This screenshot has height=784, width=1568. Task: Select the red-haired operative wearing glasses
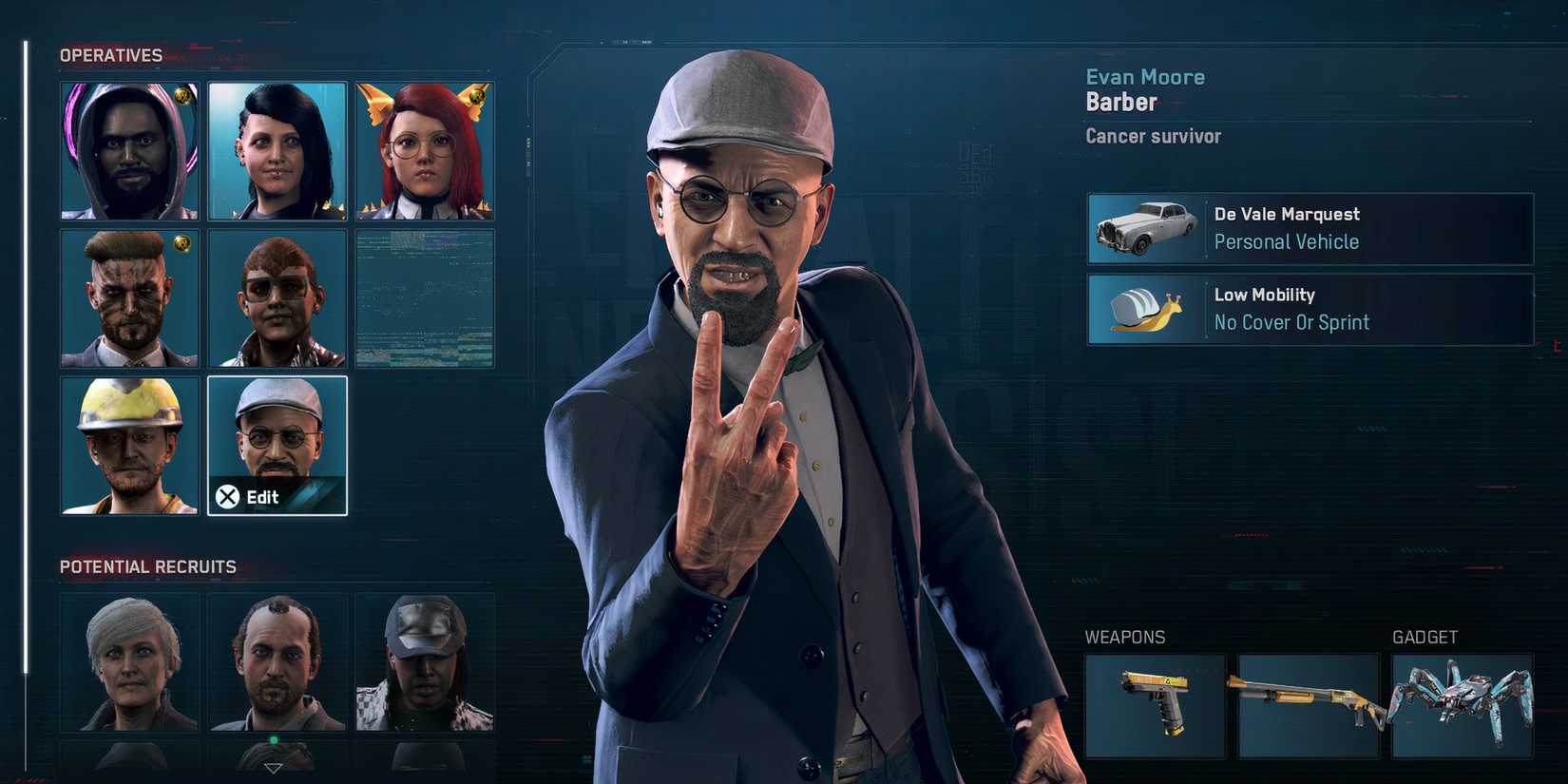424,151
